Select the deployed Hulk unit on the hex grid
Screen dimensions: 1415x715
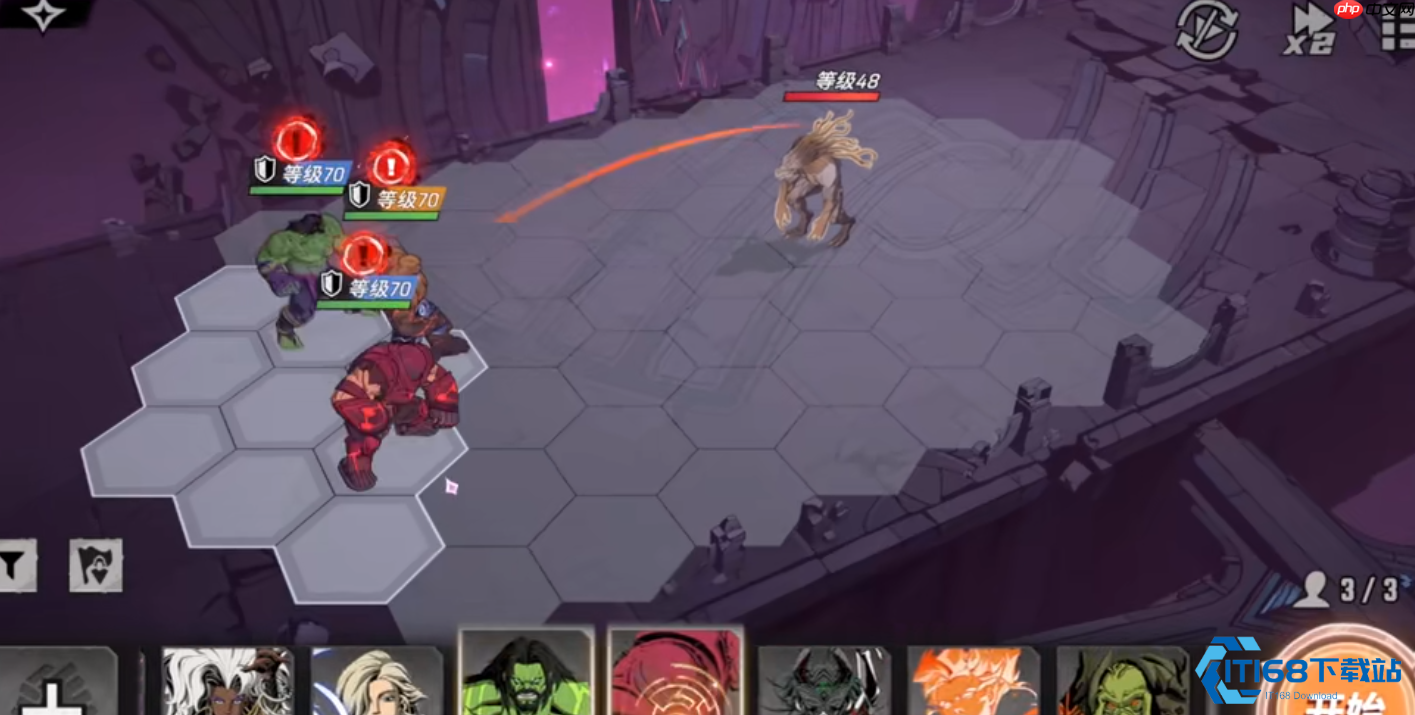coord(295,275)
